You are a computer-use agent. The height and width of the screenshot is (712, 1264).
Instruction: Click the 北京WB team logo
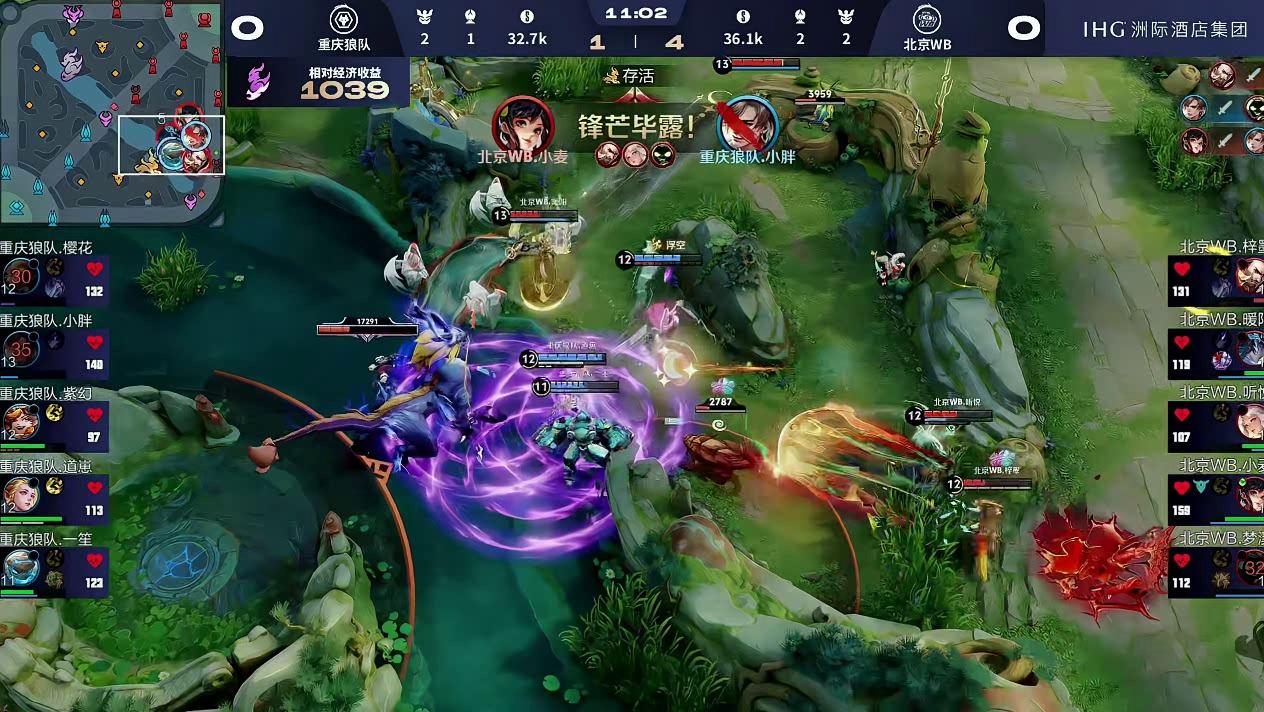[x=927, y=20]
